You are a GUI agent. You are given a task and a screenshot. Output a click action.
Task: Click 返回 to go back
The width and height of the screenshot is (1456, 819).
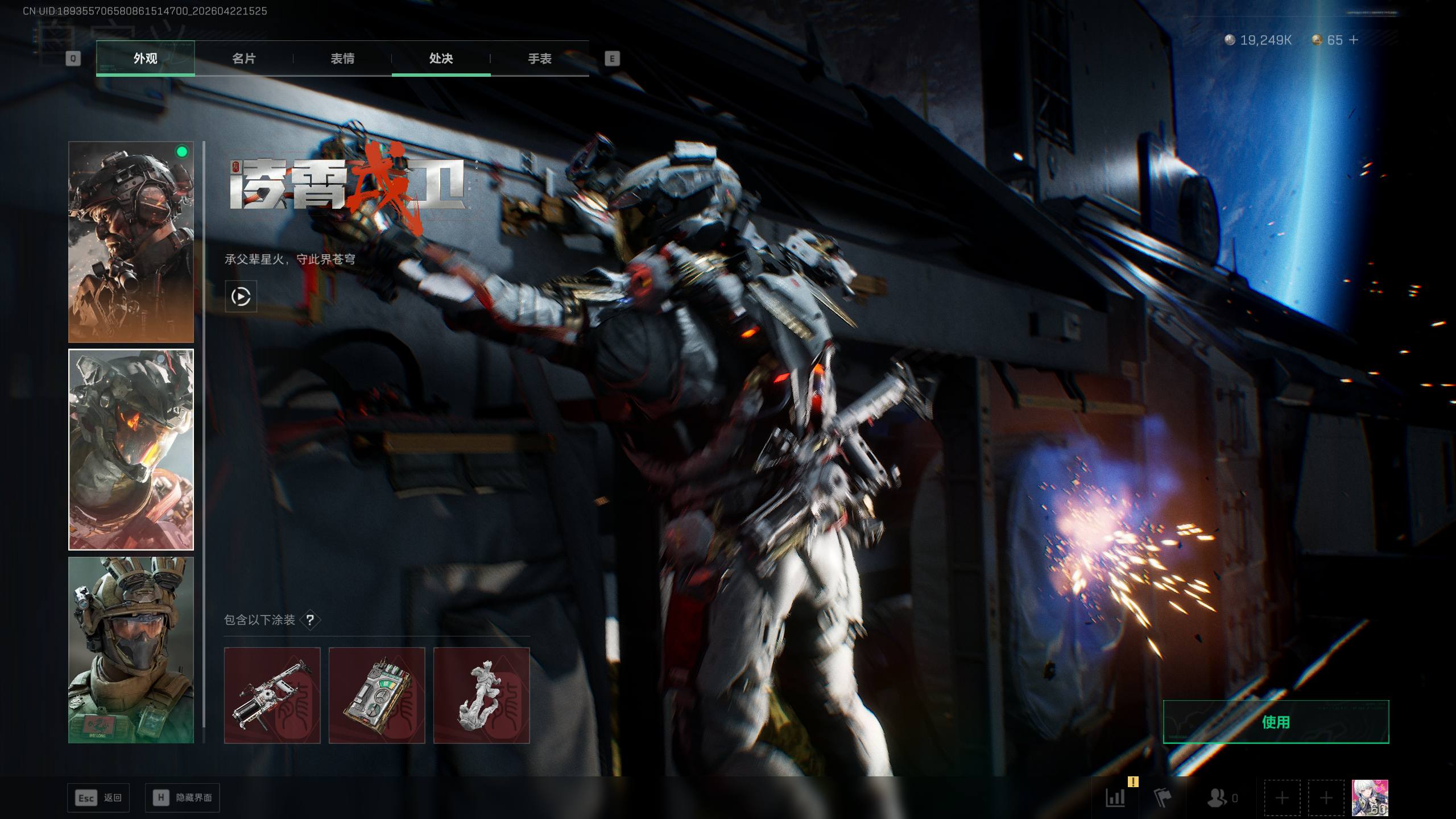tap(98, 798)
